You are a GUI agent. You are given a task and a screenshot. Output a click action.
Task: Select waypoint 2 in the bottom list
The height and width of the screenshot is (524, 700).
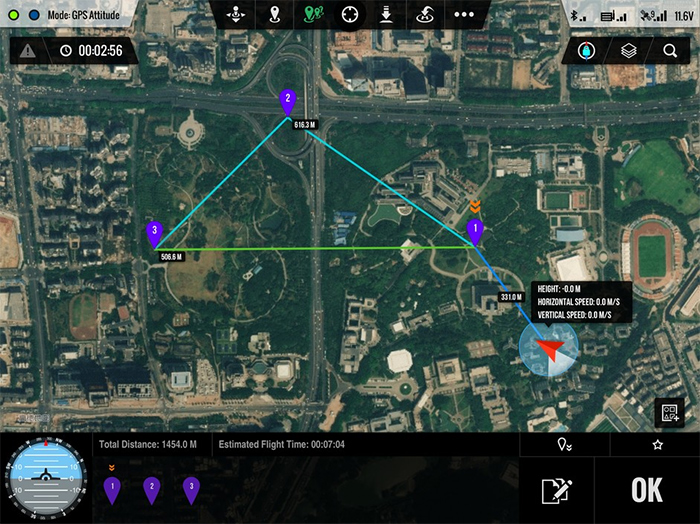pyautogui.click(x=151, y=489)
